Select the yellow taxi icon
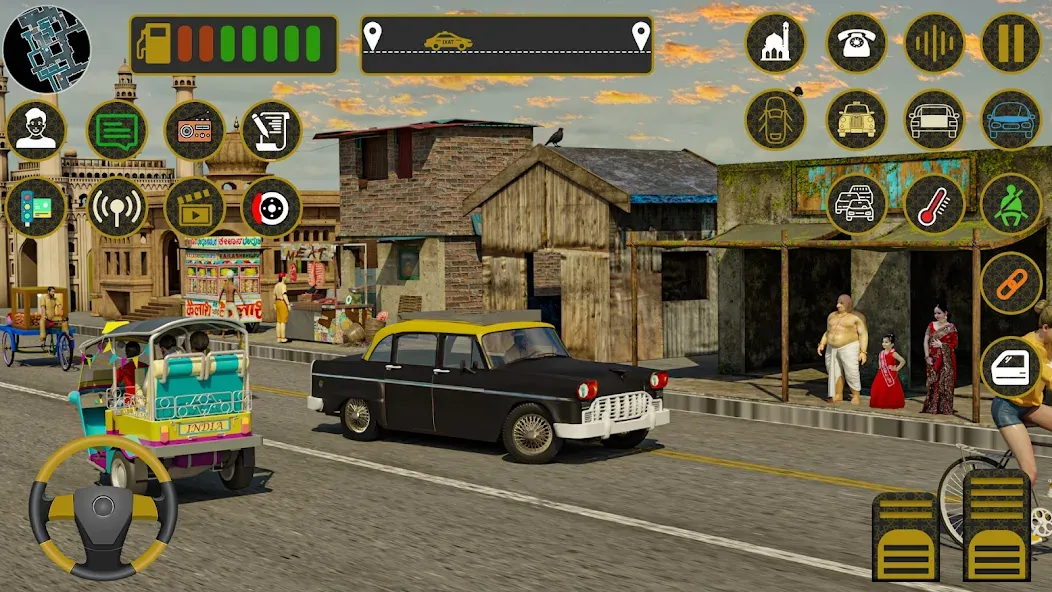The width and height of the screenshot is (1052, 592). (856, 120)
